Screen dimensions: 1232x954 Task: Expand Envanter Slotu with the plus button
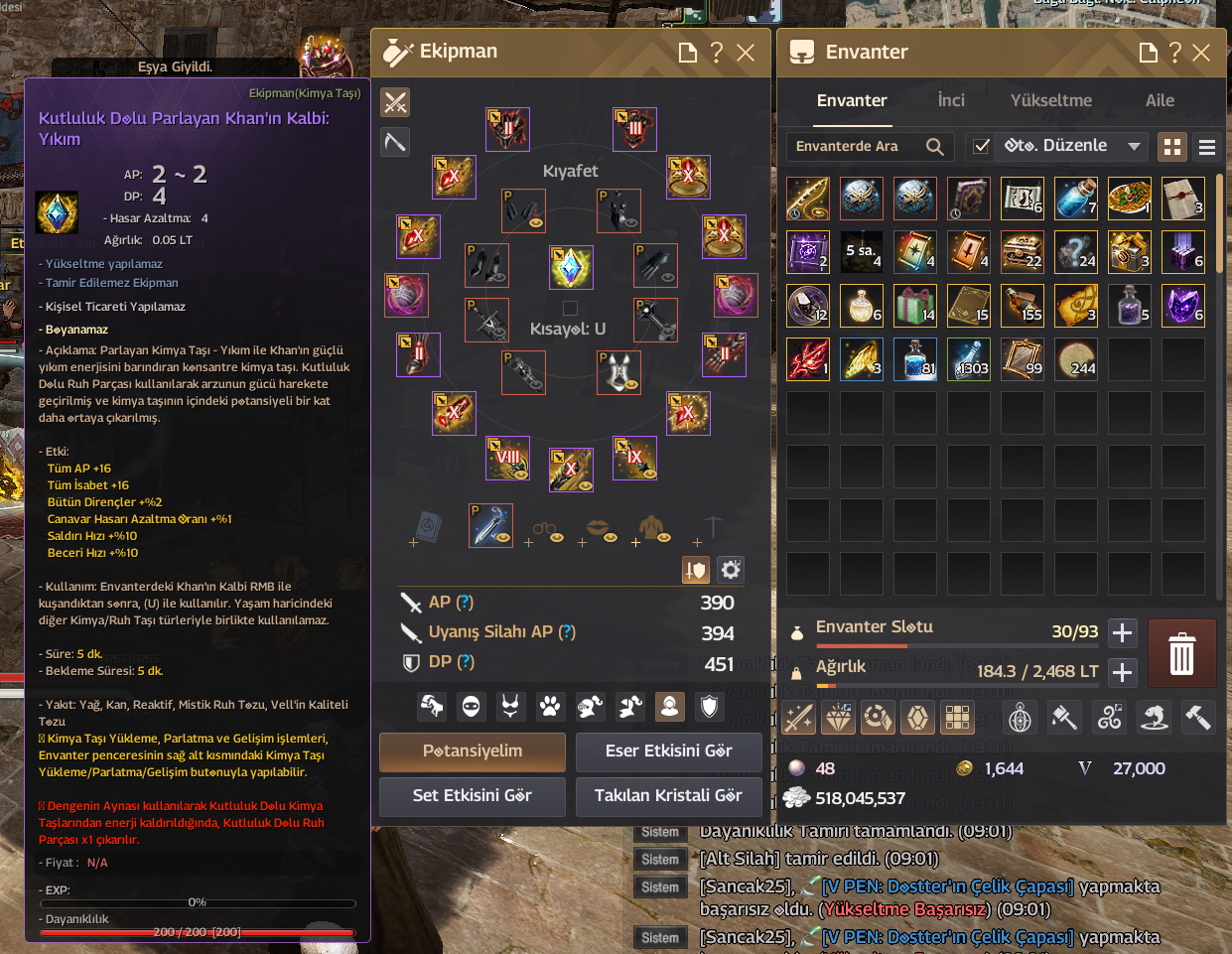[x=1122, y=632]
